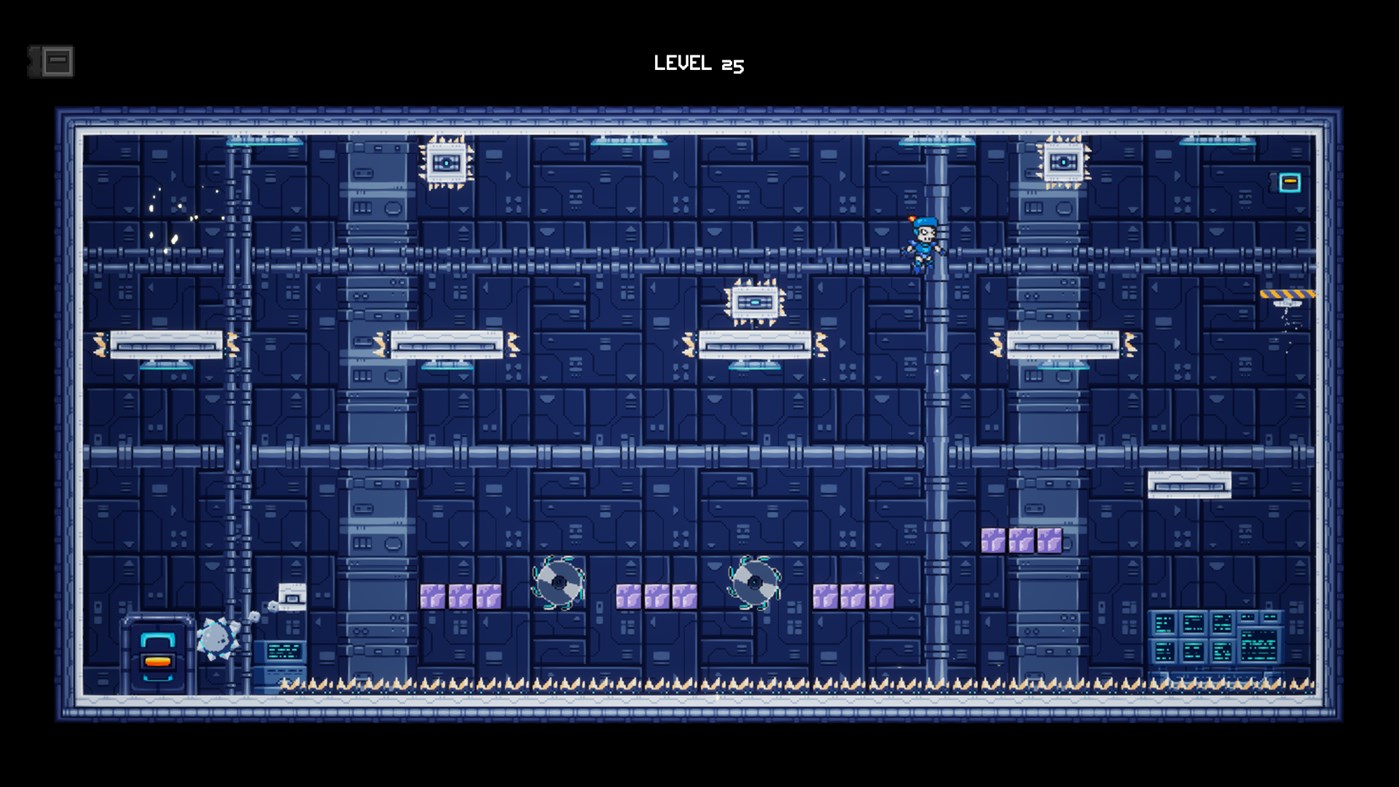Screen dimensions: 1399x787
Task: Select the camera recorder icon in top-left corner
Action: [52, 60]
